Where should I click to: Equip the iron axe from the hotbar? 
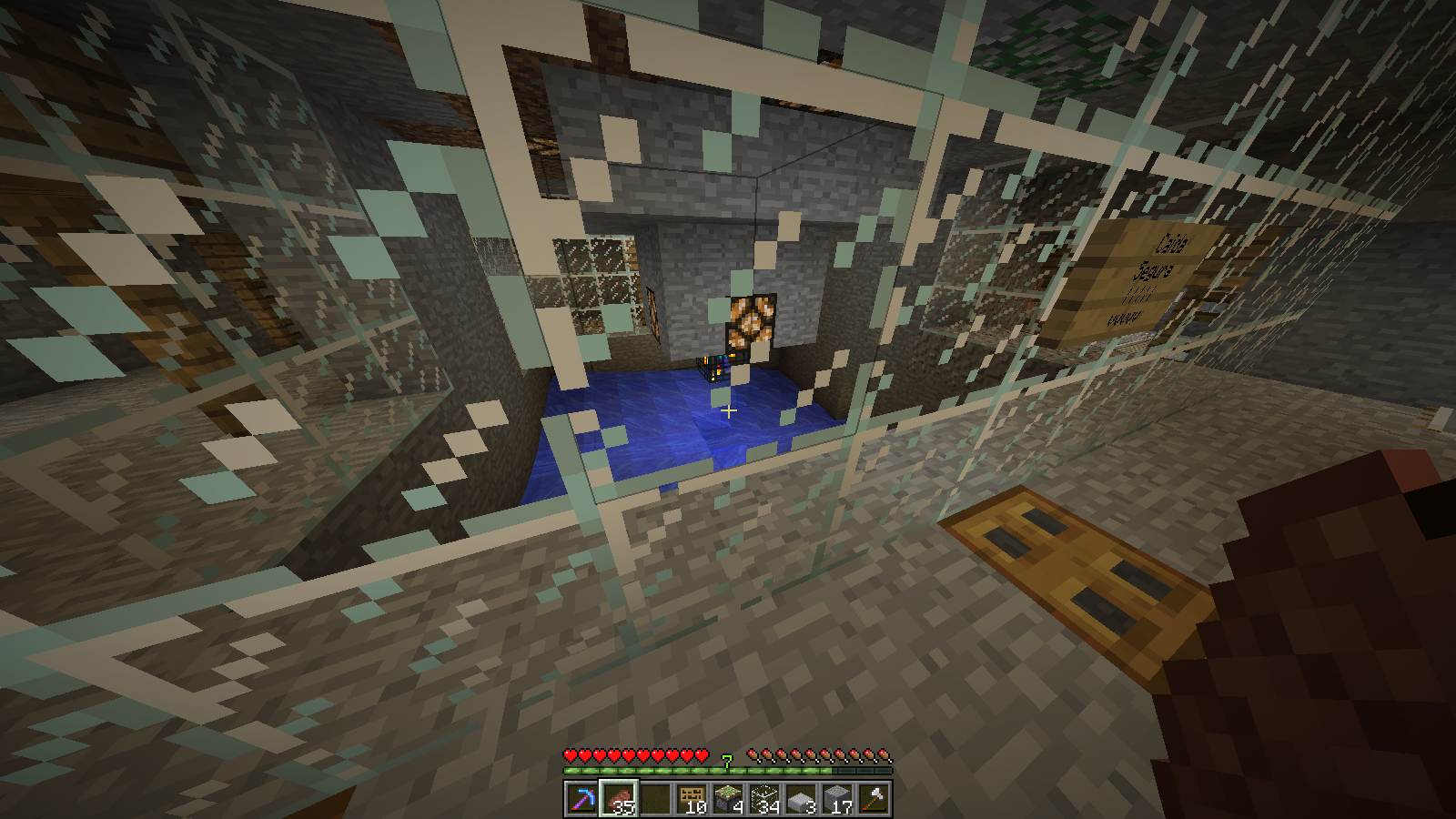tap(874, 799)
